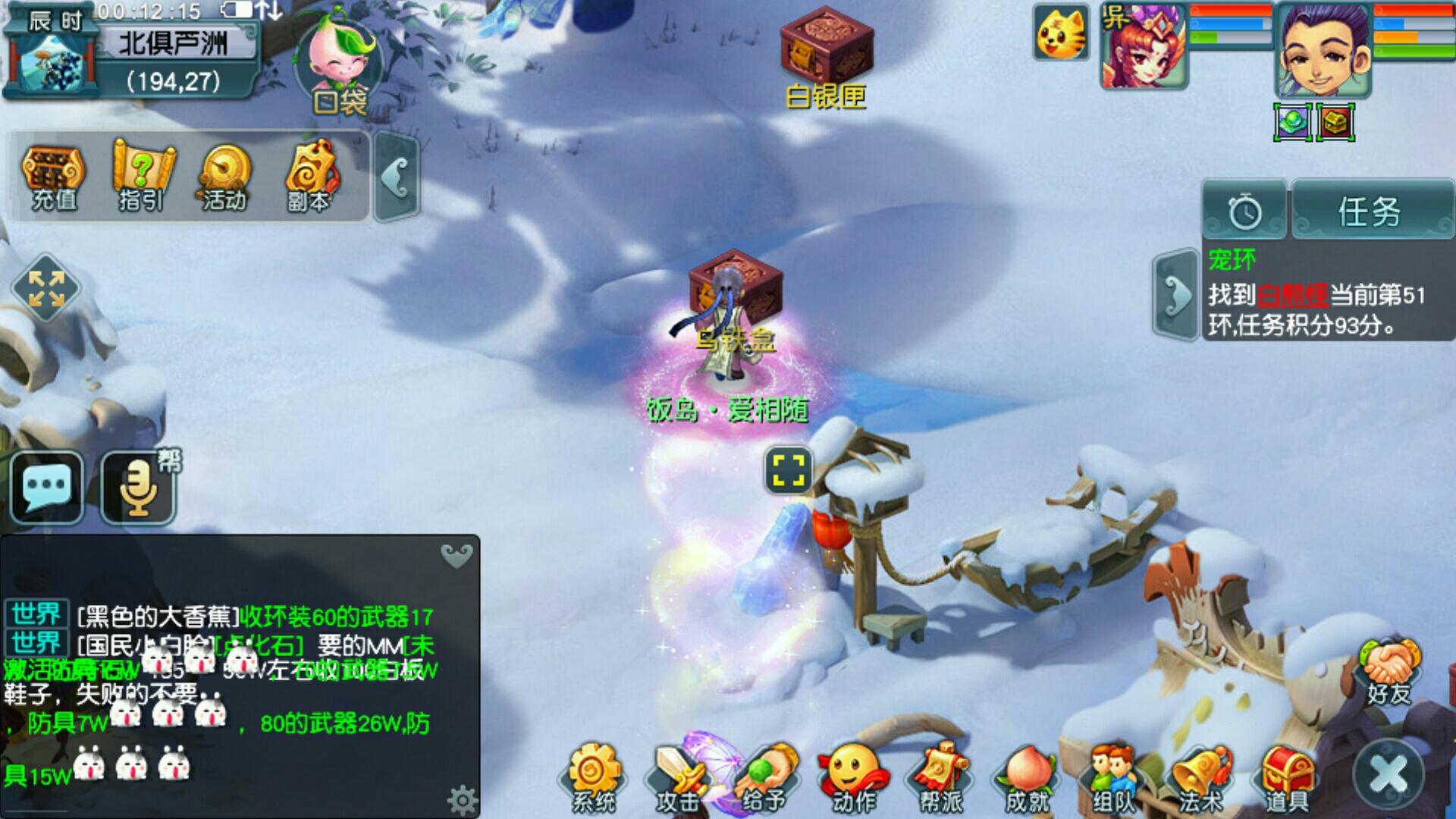Open chat settings gear icon

462,799
